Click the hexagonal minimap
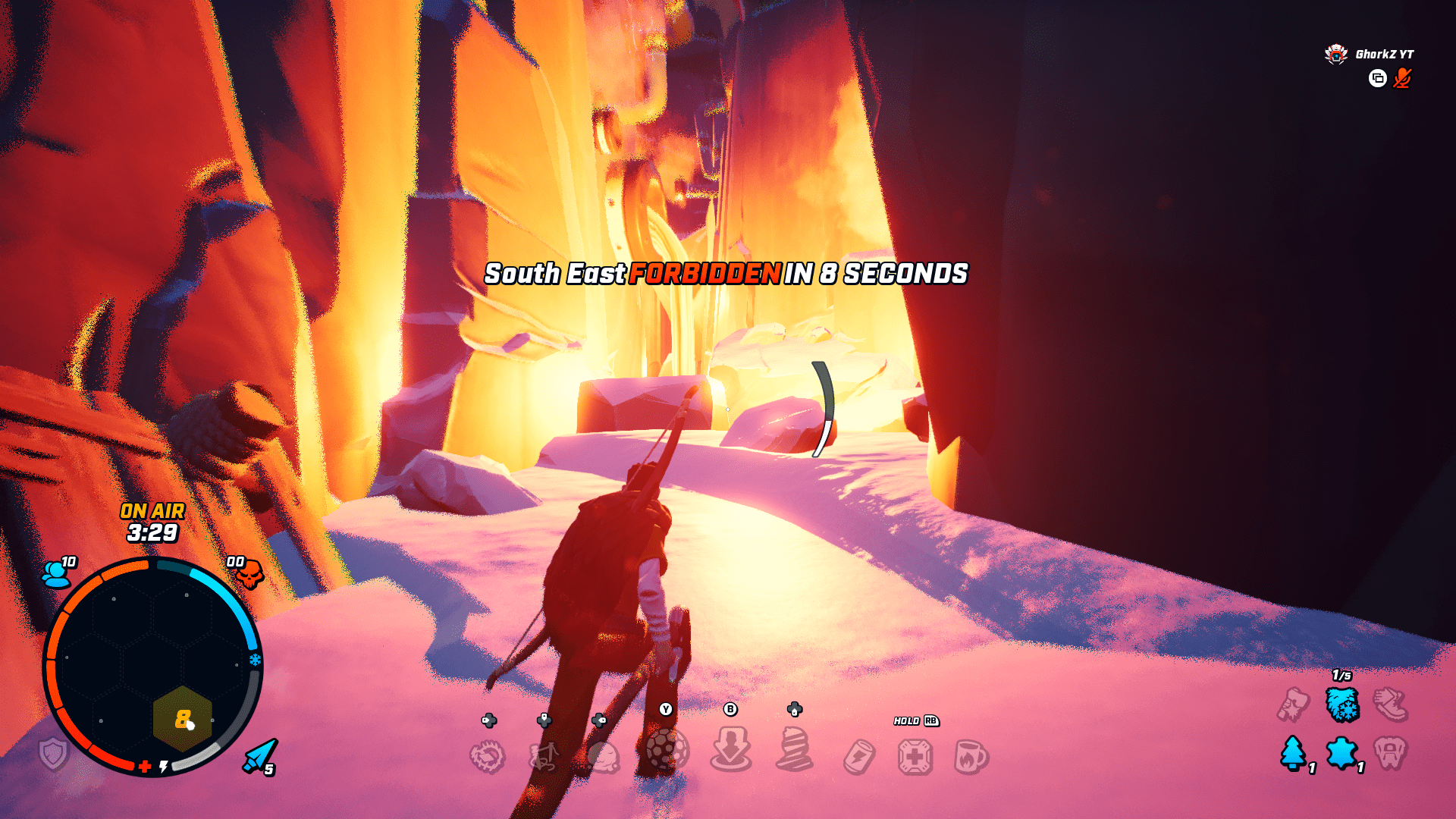The height and width of the screenshot is (819, 1456). tap(152, 666)
